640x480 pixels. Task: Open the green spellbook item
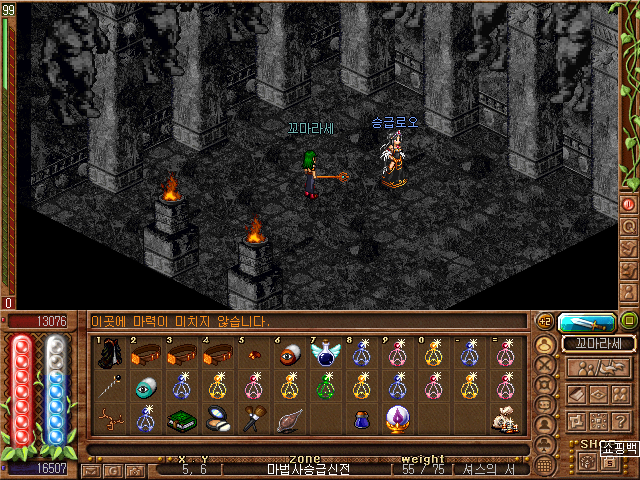tap(181, 421)
